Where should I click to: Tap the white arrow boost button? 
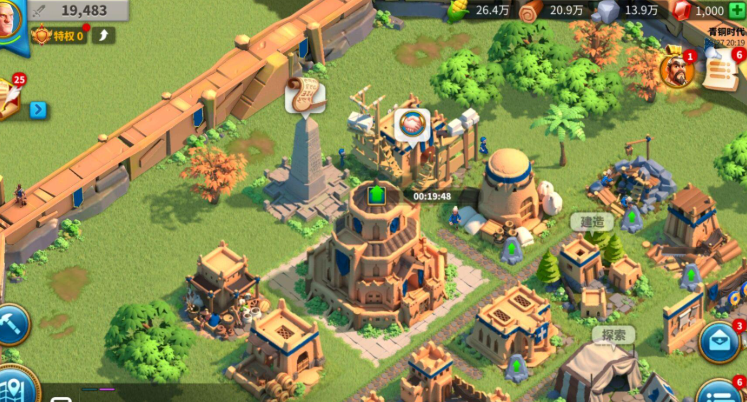pyautogui.click(x=104, y=36)
